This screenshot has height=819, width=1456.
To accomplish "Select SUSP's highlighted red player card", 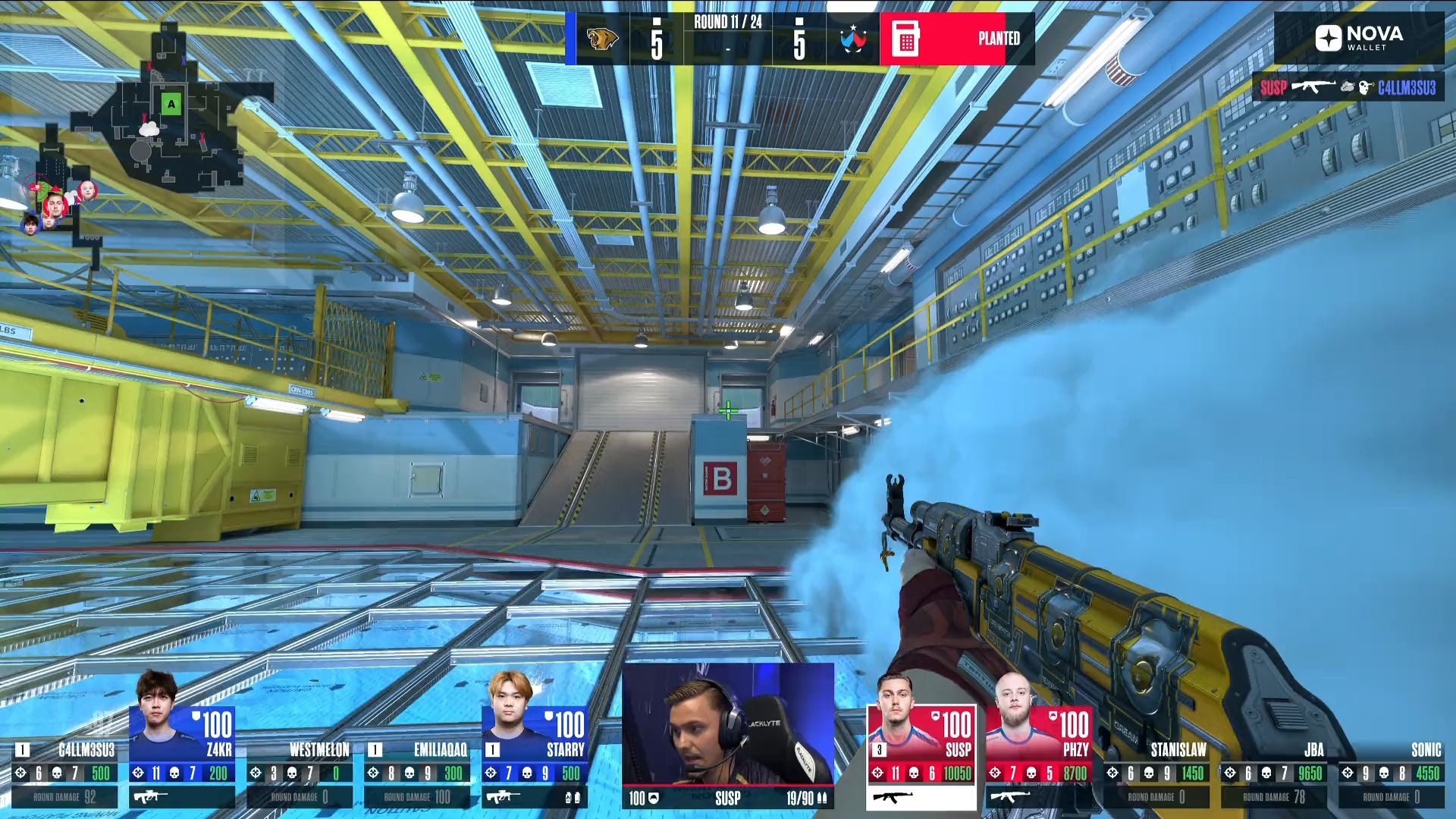I will point(921,755).
